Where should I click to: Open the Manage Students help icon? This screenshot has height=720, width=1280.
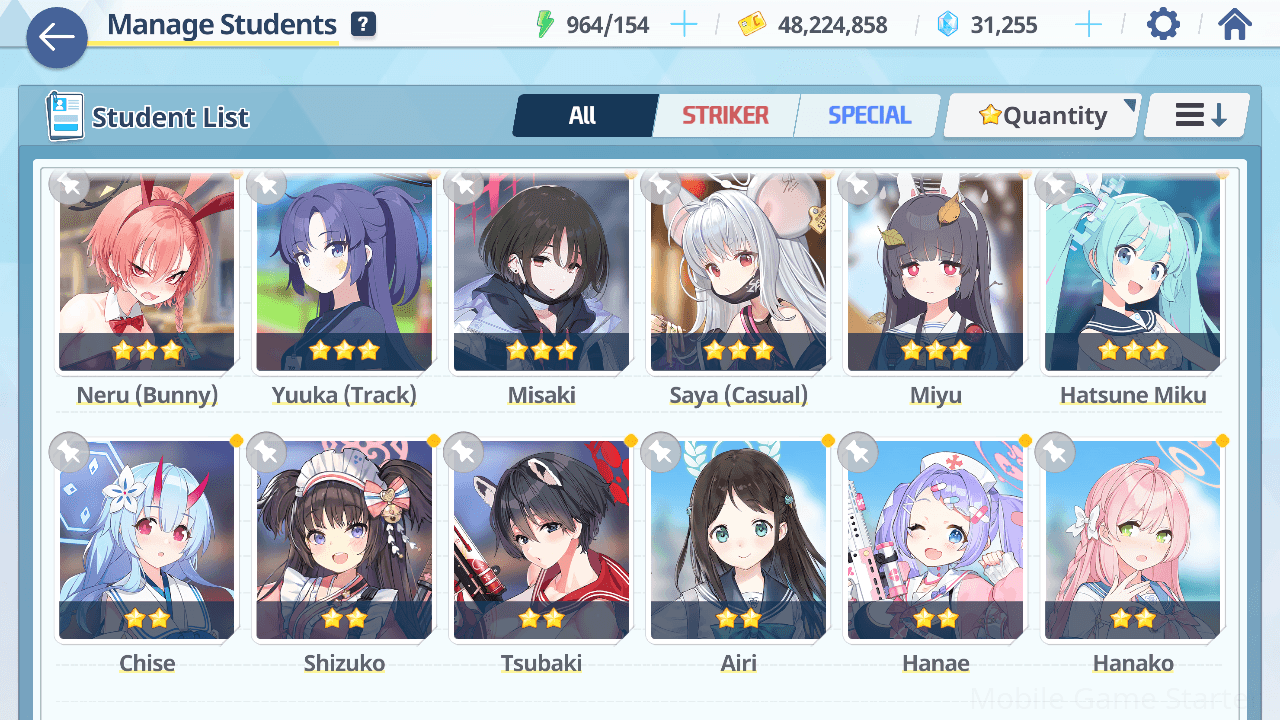pyautogui.click(x=363, y=25)
